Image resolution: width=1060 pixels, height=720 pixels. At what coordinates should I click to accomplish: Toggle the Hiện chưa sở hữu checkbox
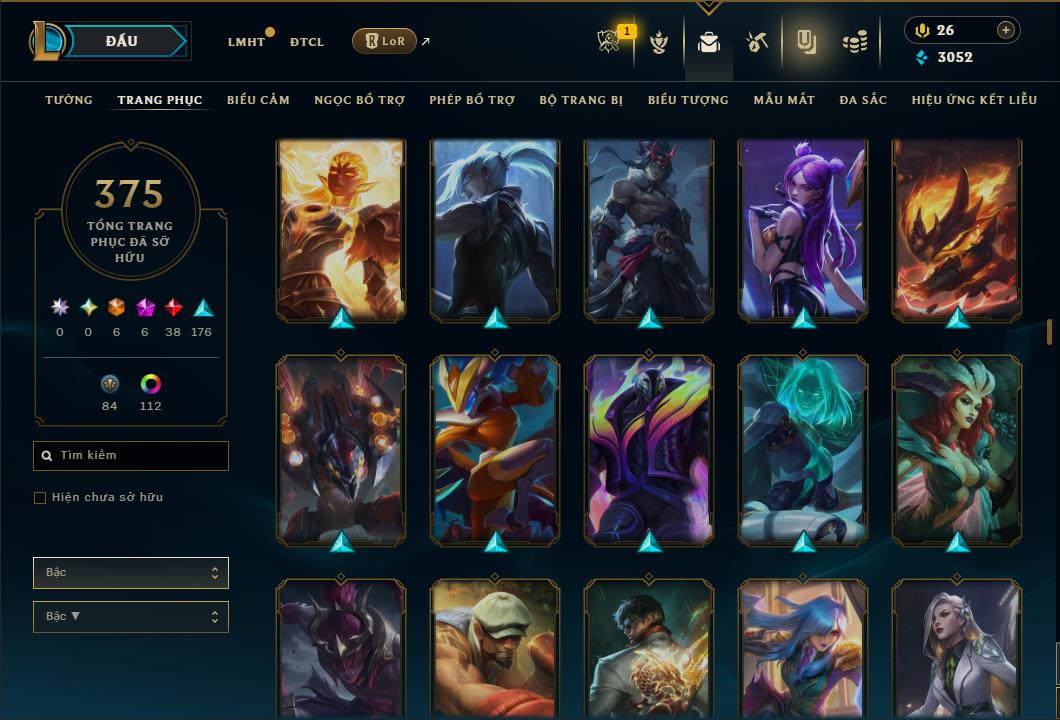(40, 498)
